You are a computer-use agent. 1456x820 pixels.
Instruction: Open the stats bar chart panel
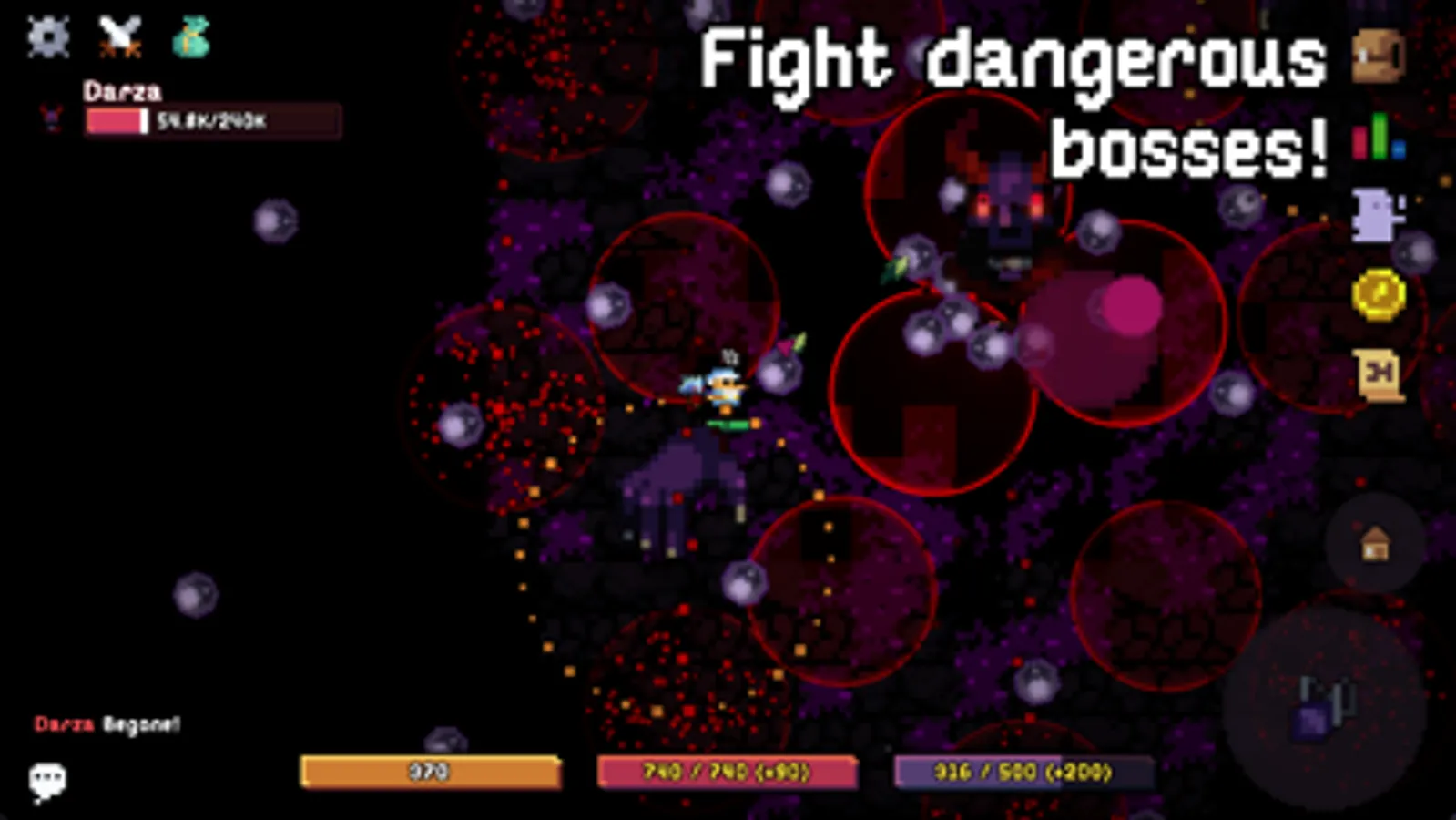(1377, 138)
